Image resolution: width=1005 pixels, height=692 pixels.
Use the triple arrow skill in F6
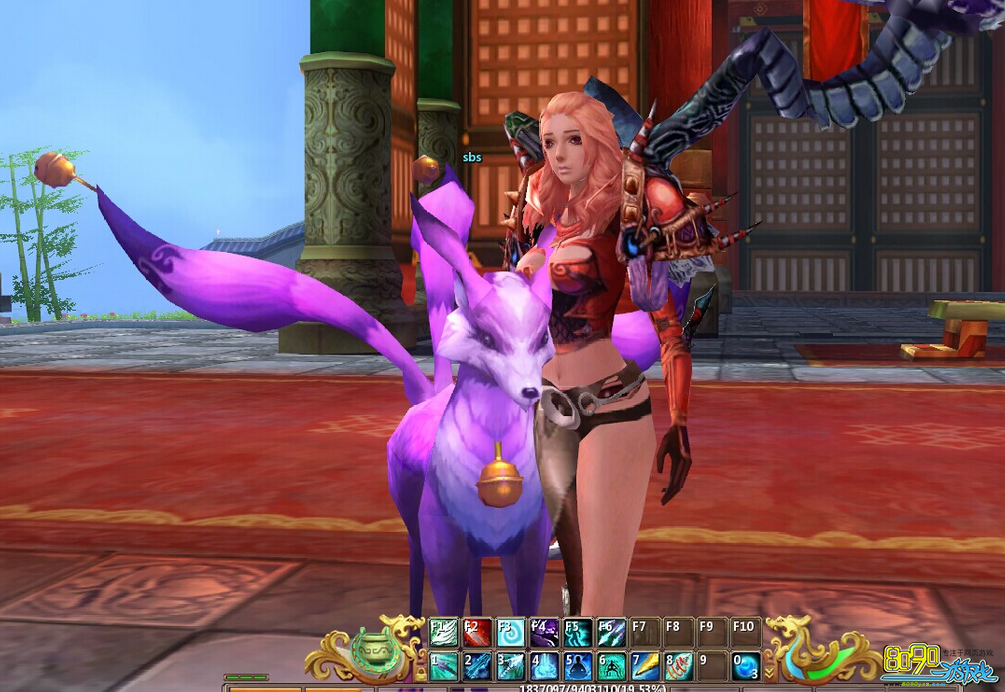(611, 633)
